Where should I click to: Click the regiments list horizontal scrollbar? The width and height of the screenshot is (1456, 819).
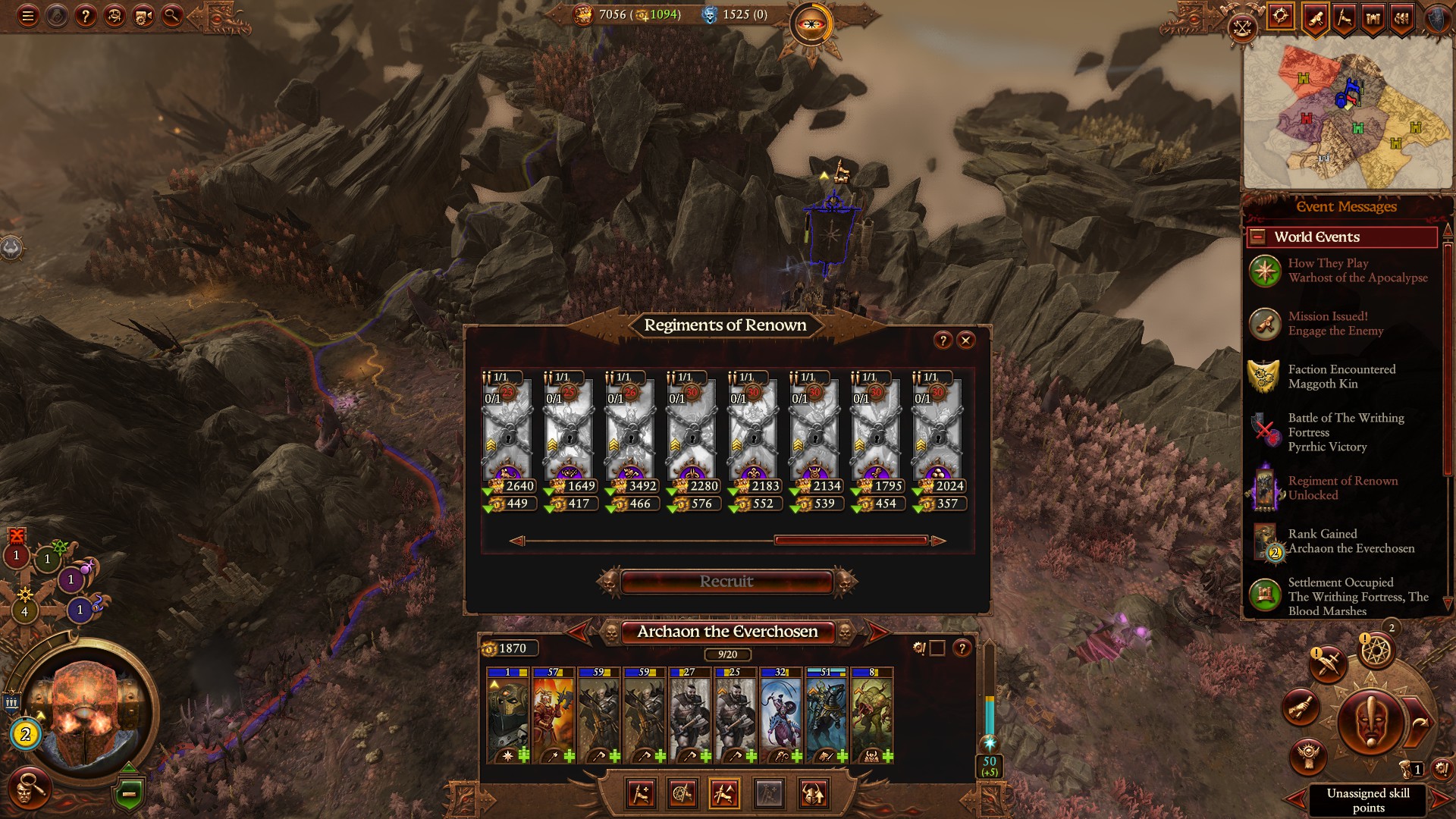coord(850,541)
